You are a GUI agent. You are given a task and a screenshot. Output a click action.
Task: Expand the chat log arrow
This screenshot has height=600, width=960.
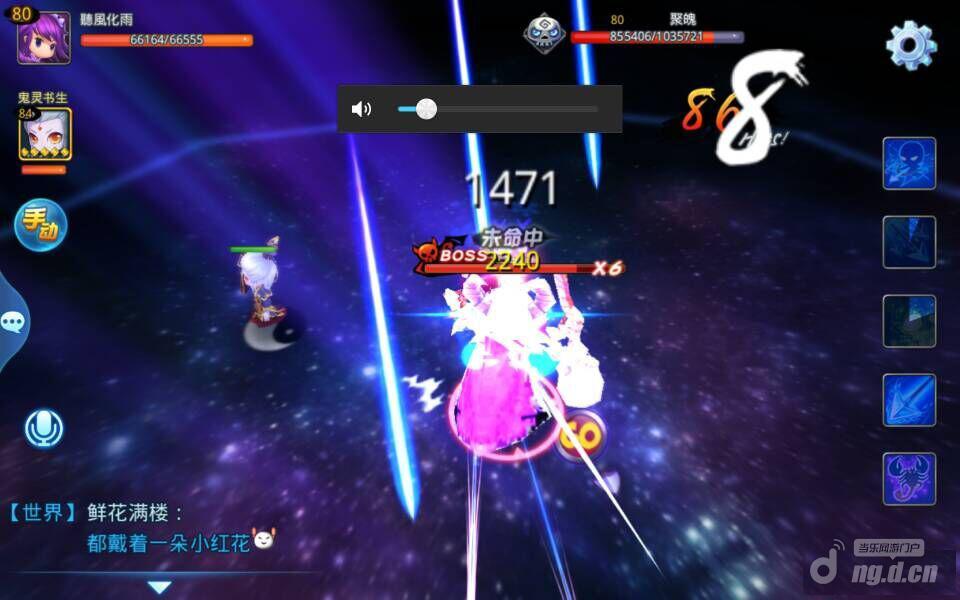click(160, 587)
